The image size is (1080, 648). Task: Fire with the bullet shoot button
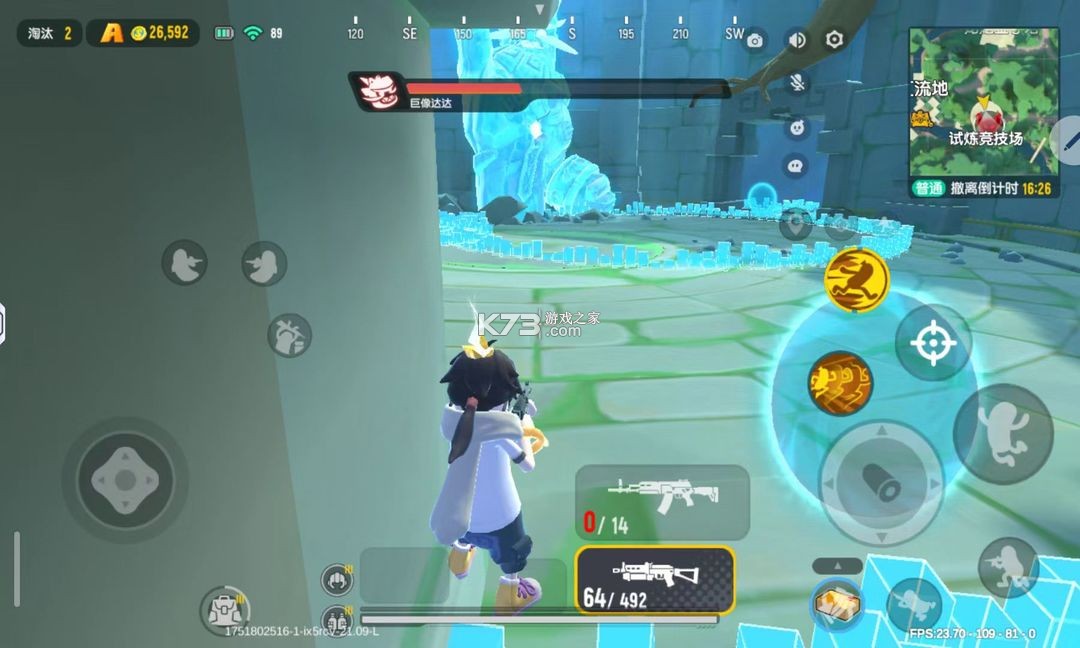(881, 483)
